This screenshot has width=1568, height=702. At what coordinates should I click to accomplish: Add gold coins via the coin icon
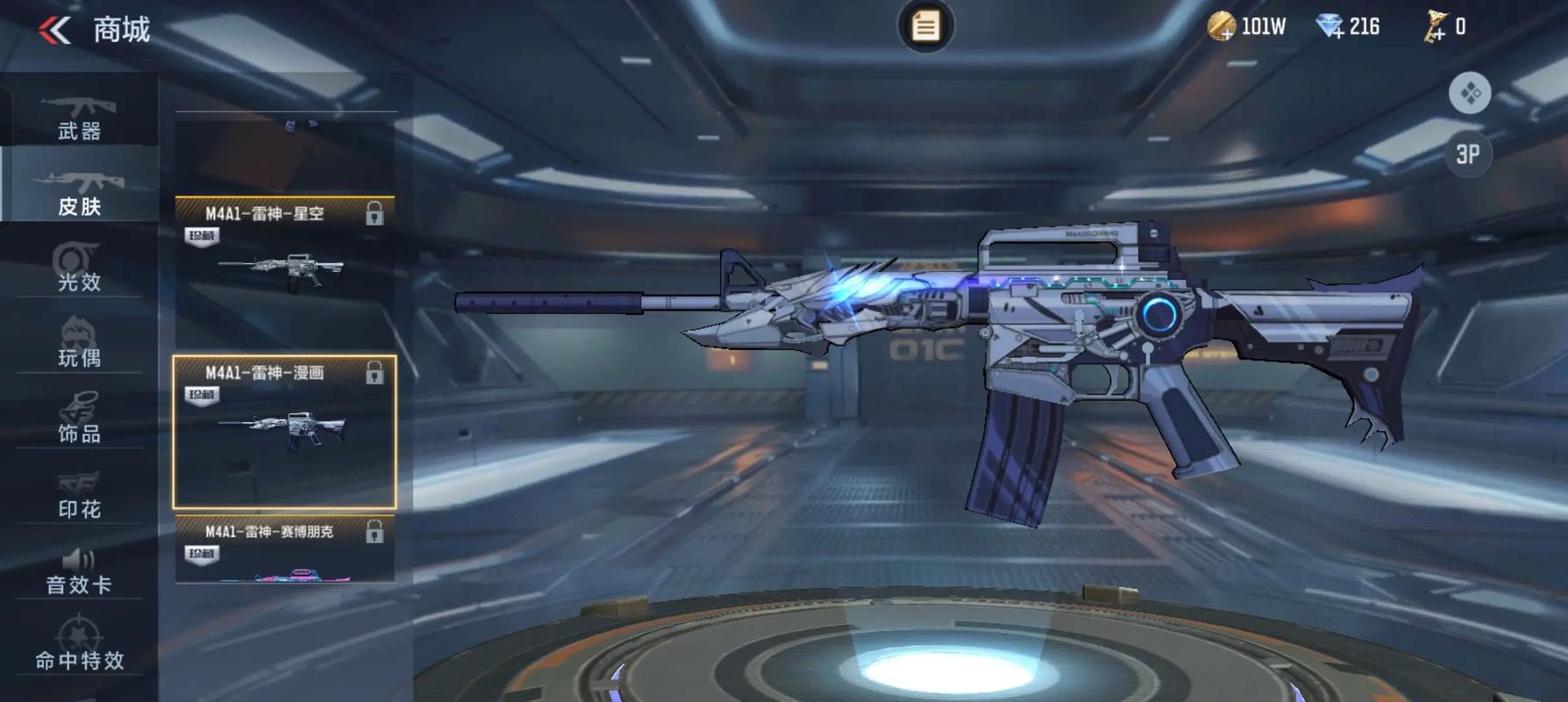pos(1221,27)
